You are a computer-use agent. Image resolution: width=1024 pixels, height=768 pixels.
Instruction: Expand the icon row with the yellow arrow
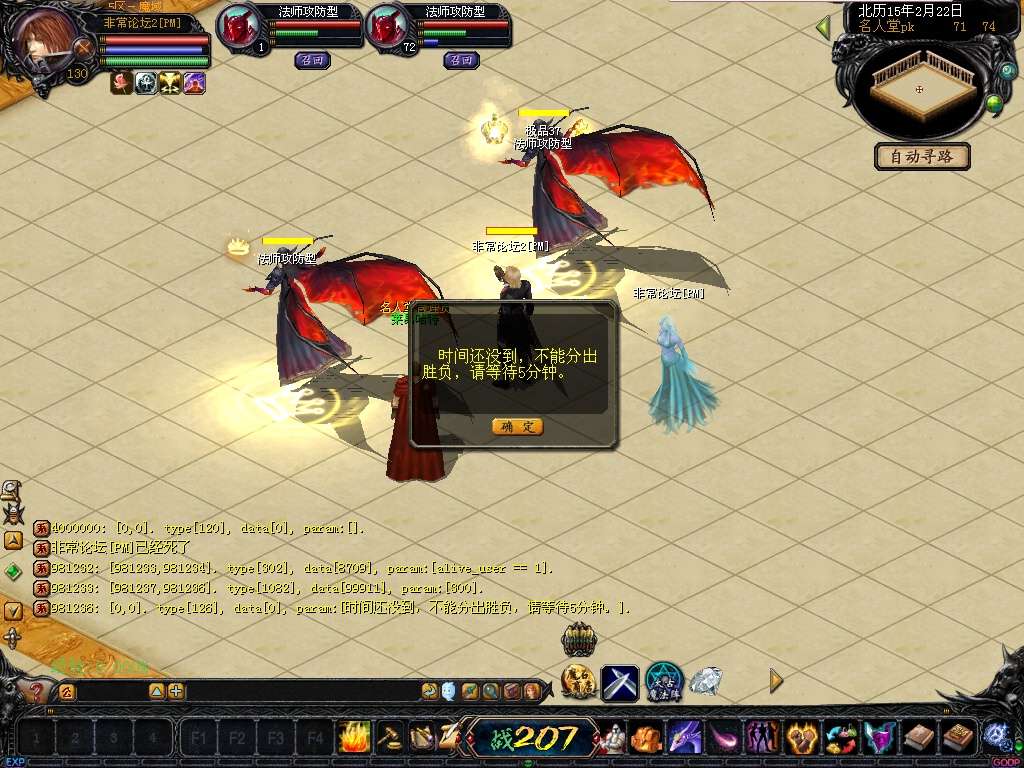tap(776, 681)
